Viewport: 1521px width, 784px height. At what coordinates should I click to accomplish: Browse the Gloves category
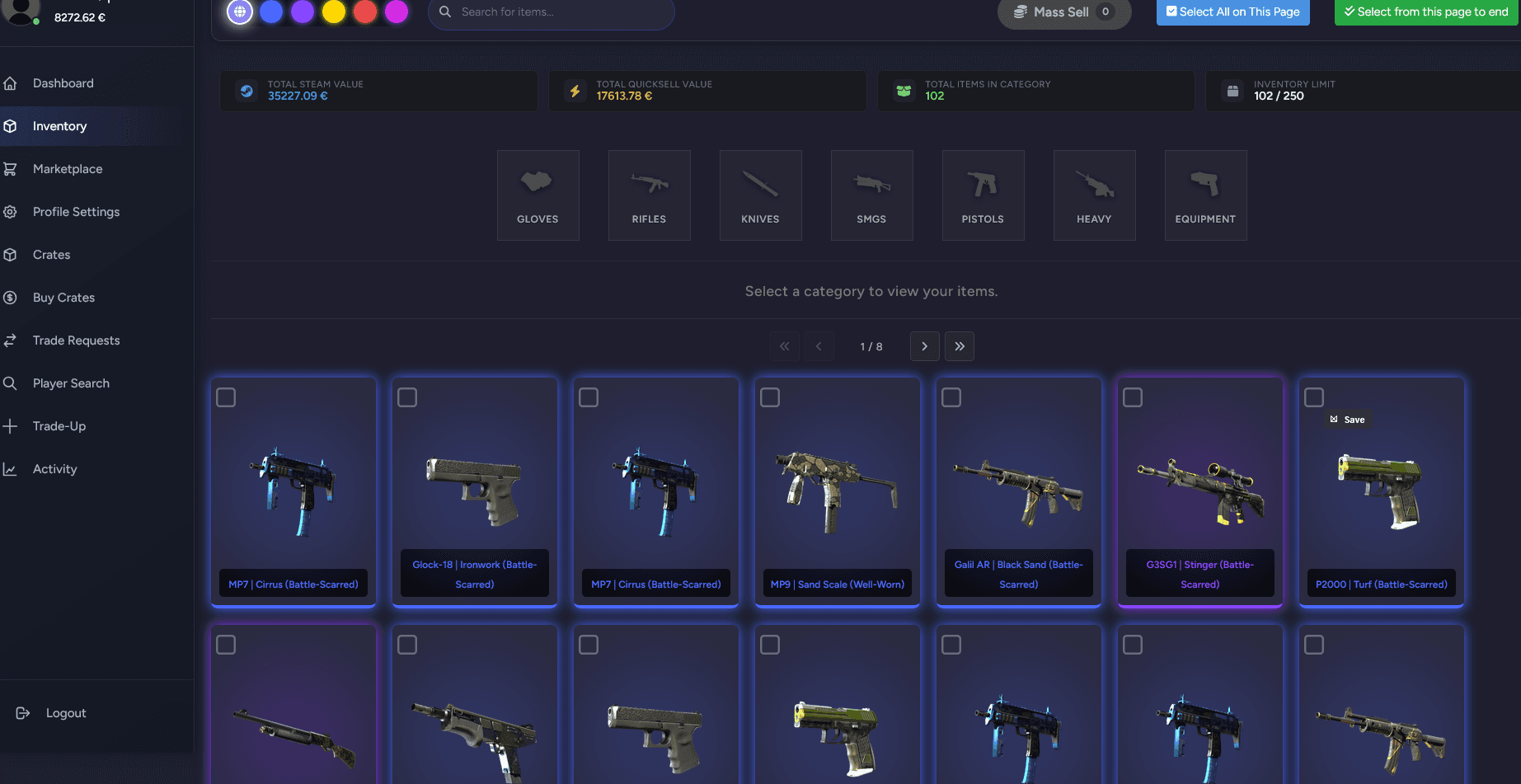pos(538,195)
